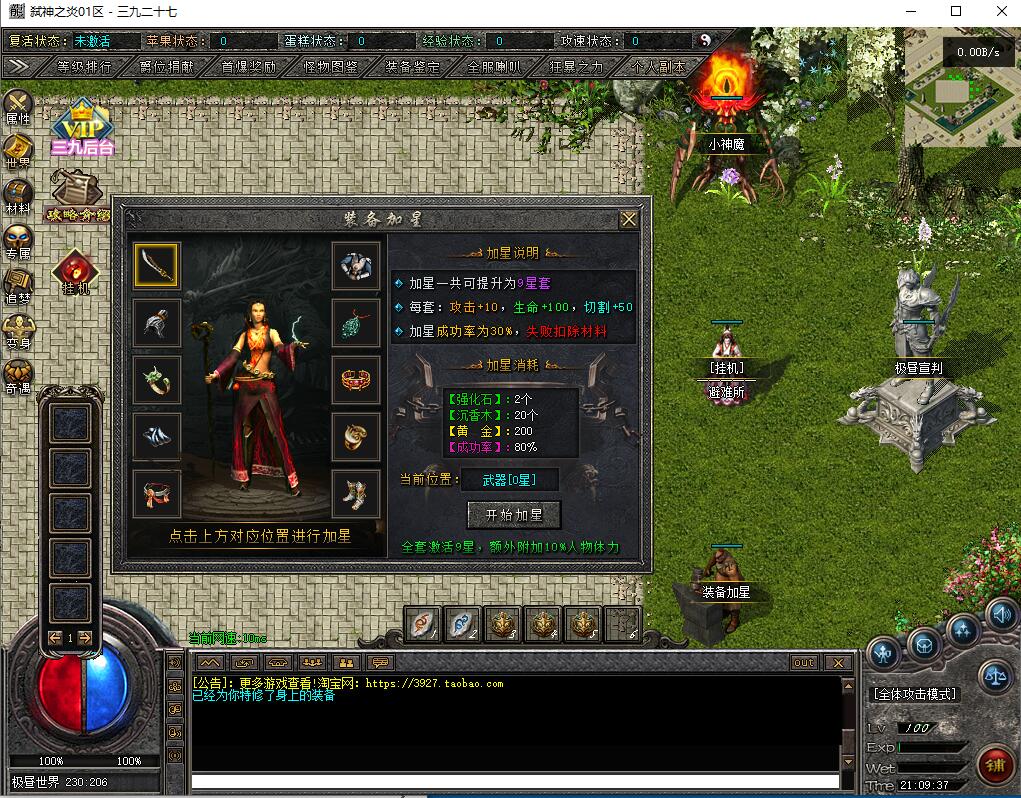The height and width of the screenshot is (798, 1021).
Task: Select the weapon blade equipment slot
Action: click(x=156, y=265)
